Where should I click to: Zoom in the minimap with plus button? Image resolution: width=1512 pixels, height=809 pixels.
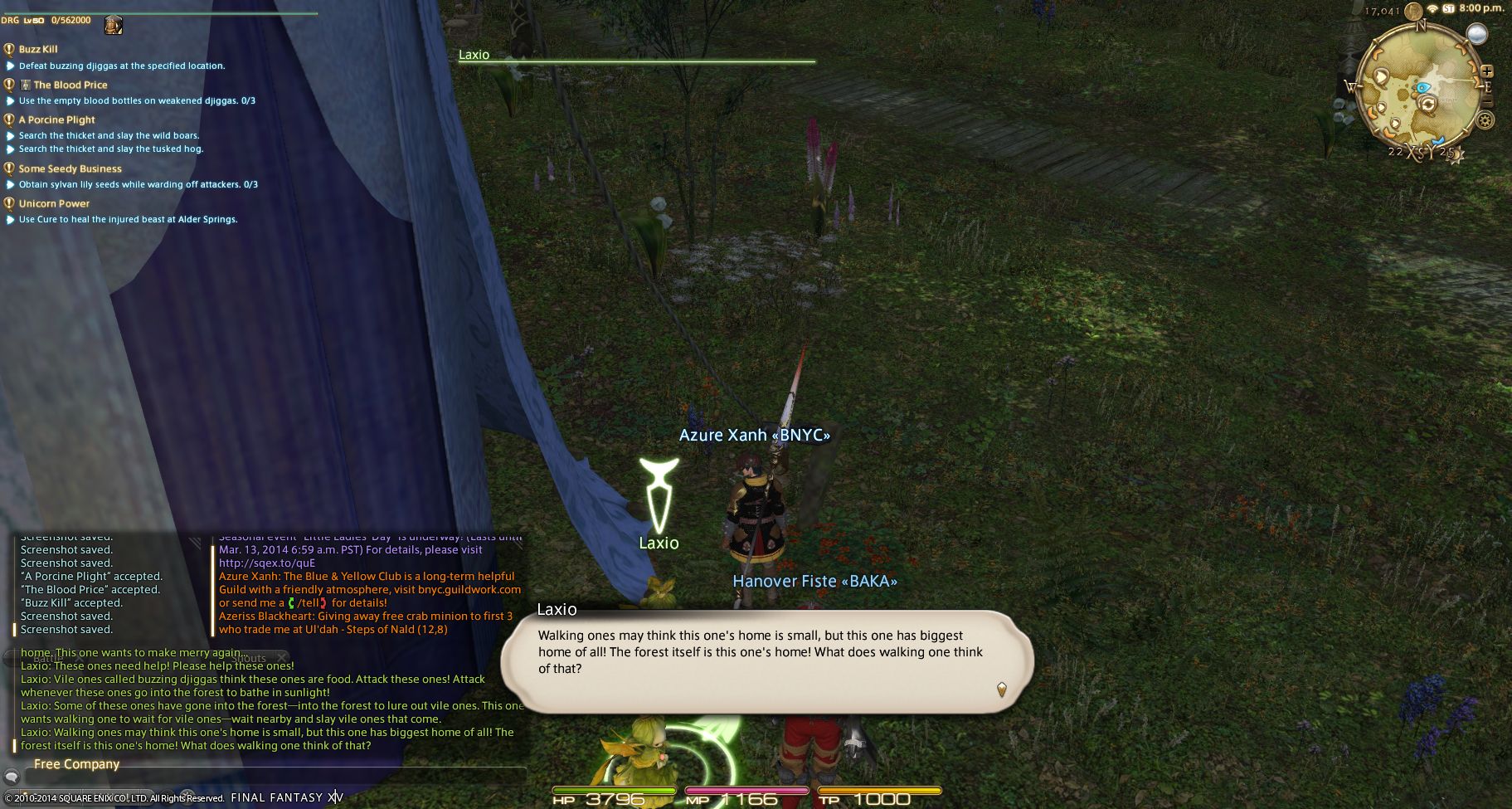pyautogui.click(x=1487, y=71)
